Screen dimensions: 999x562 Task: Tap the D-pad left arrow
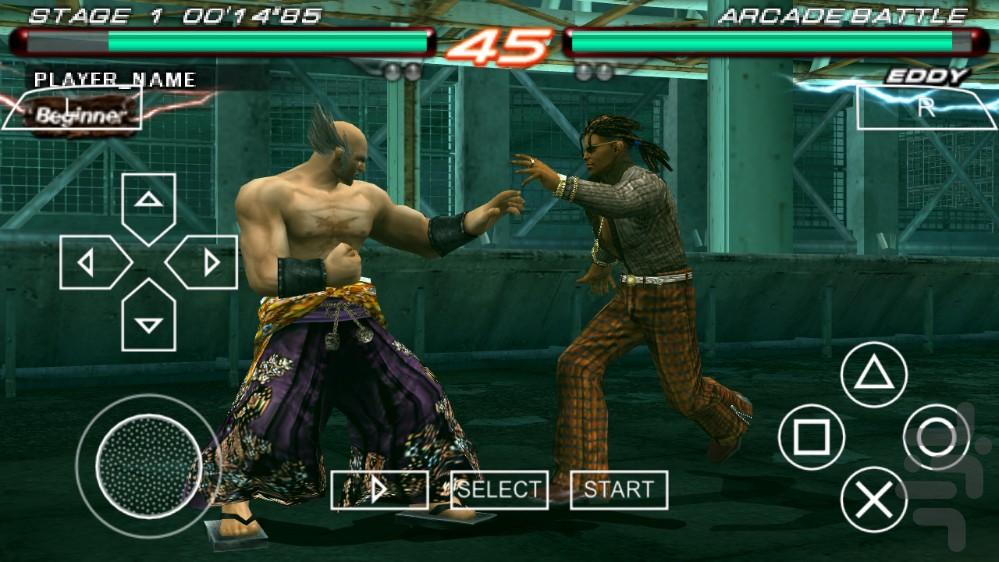[92, 263]
